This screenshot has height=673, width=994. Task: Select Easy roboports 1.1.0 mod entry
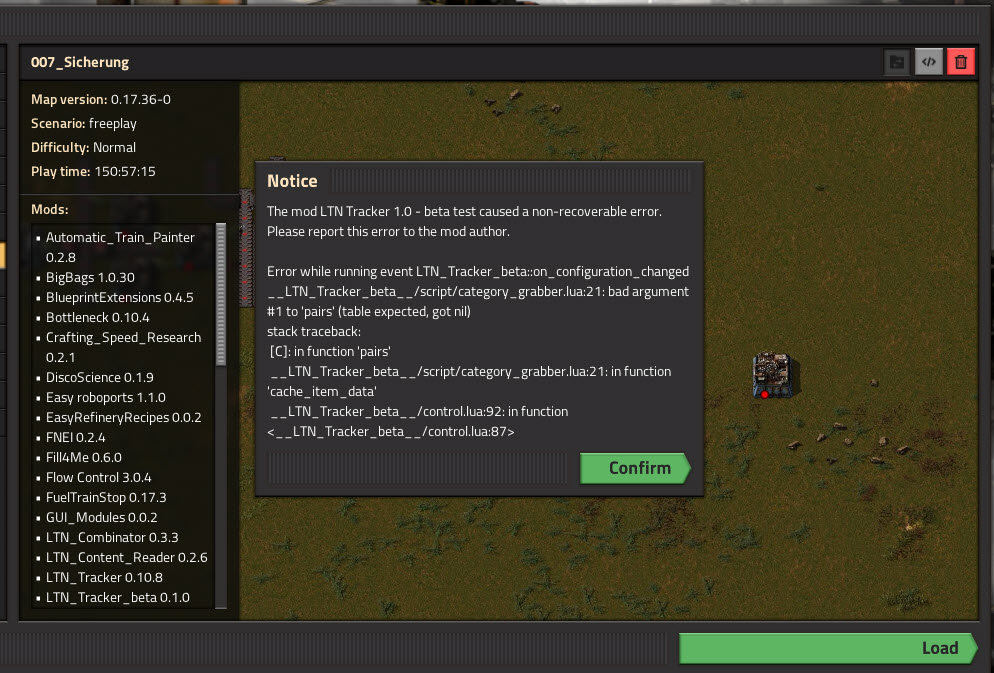[106, 397]
